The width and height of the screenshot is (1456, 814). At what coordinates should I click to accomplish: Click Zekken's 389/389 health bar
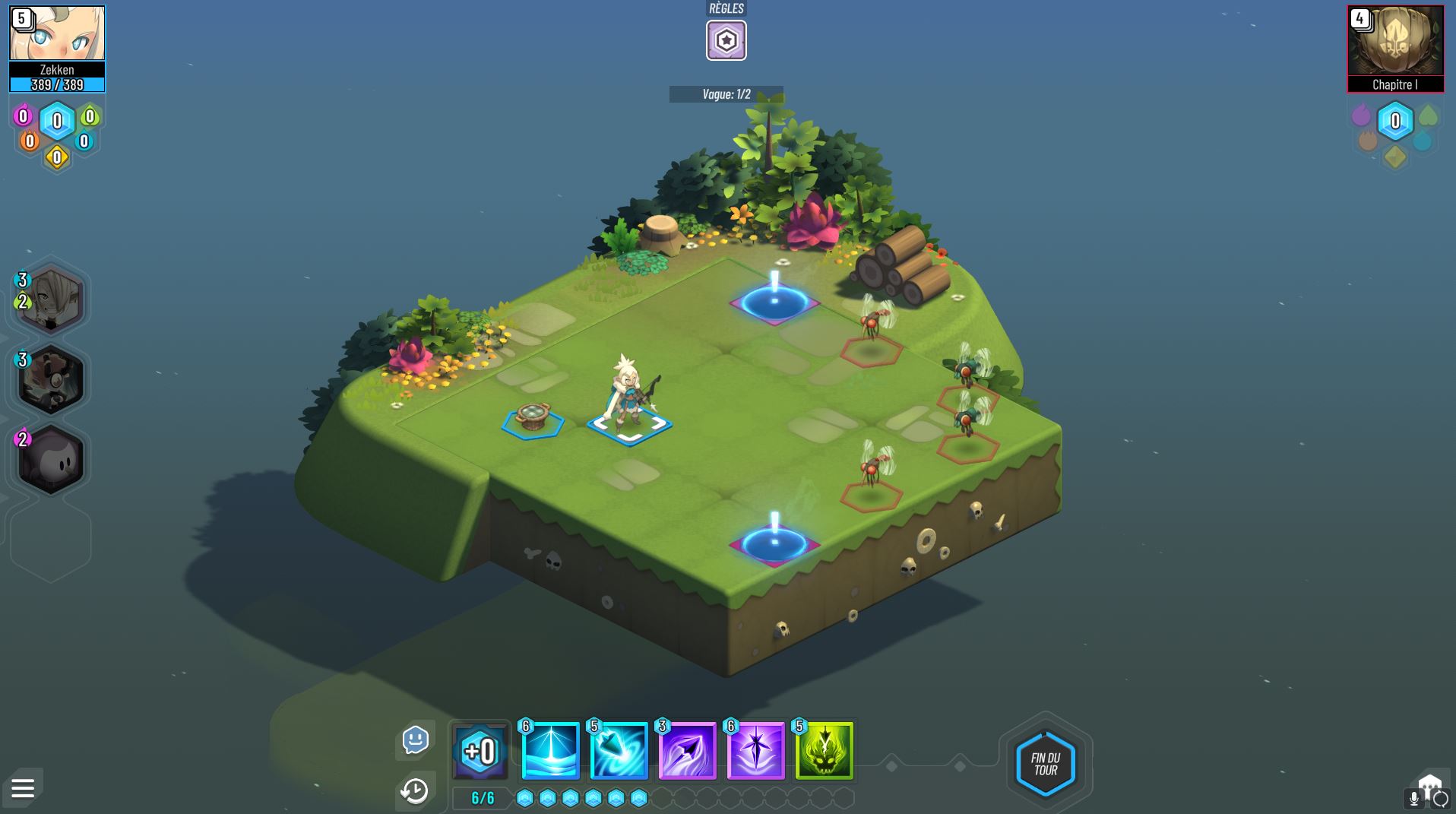[x=57, y=86]
